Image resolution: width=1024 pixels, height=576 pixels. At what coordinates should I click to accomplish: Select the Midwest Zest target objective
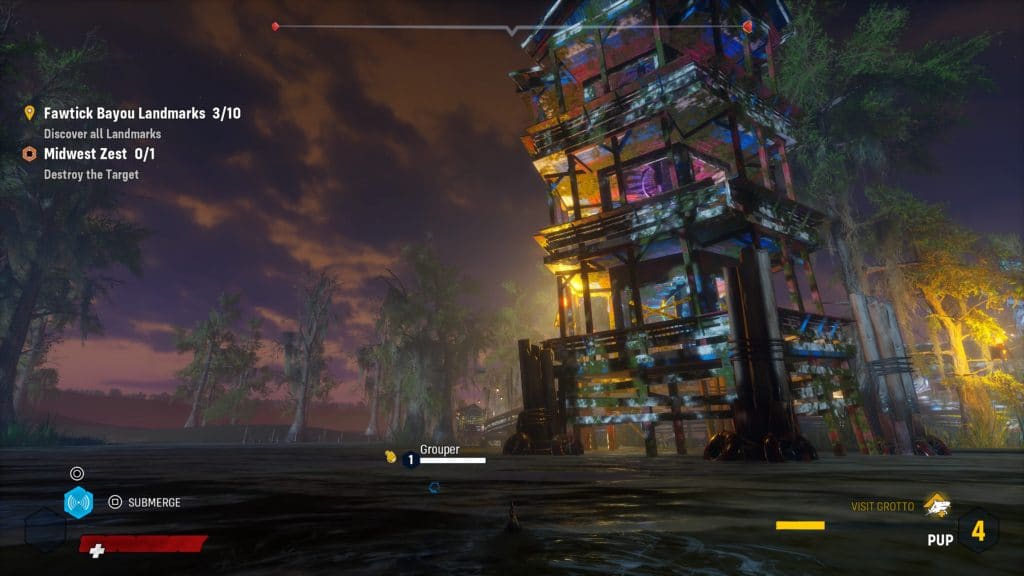pos(98,154)
